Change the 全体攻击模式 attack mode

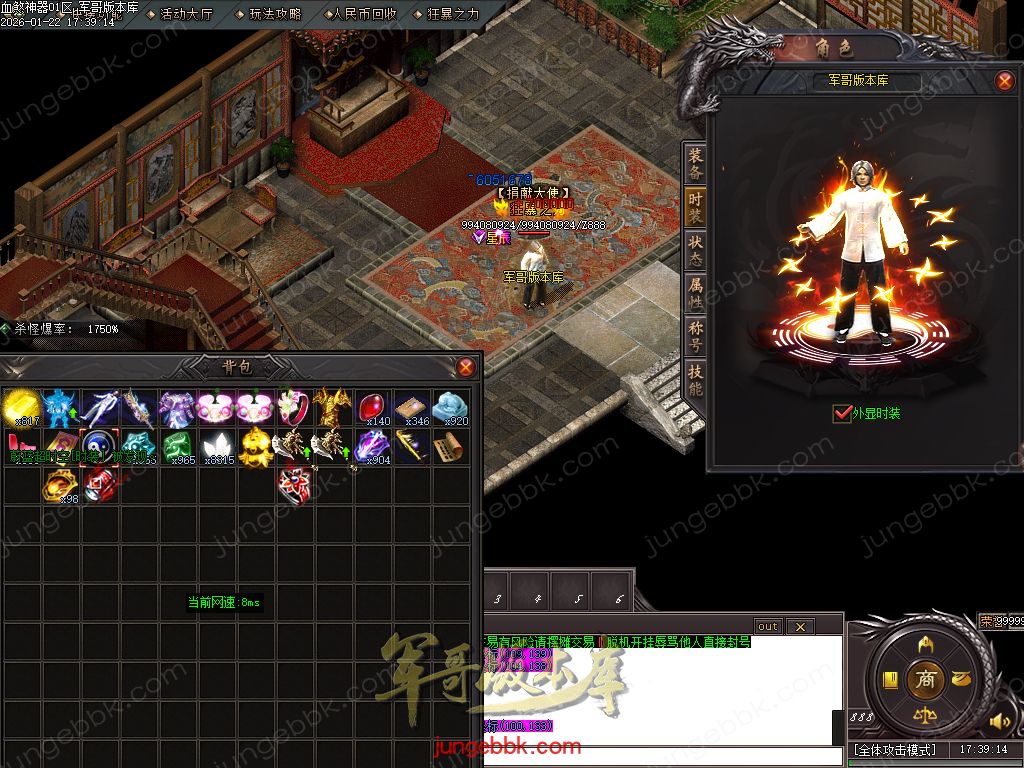point(894,749)
